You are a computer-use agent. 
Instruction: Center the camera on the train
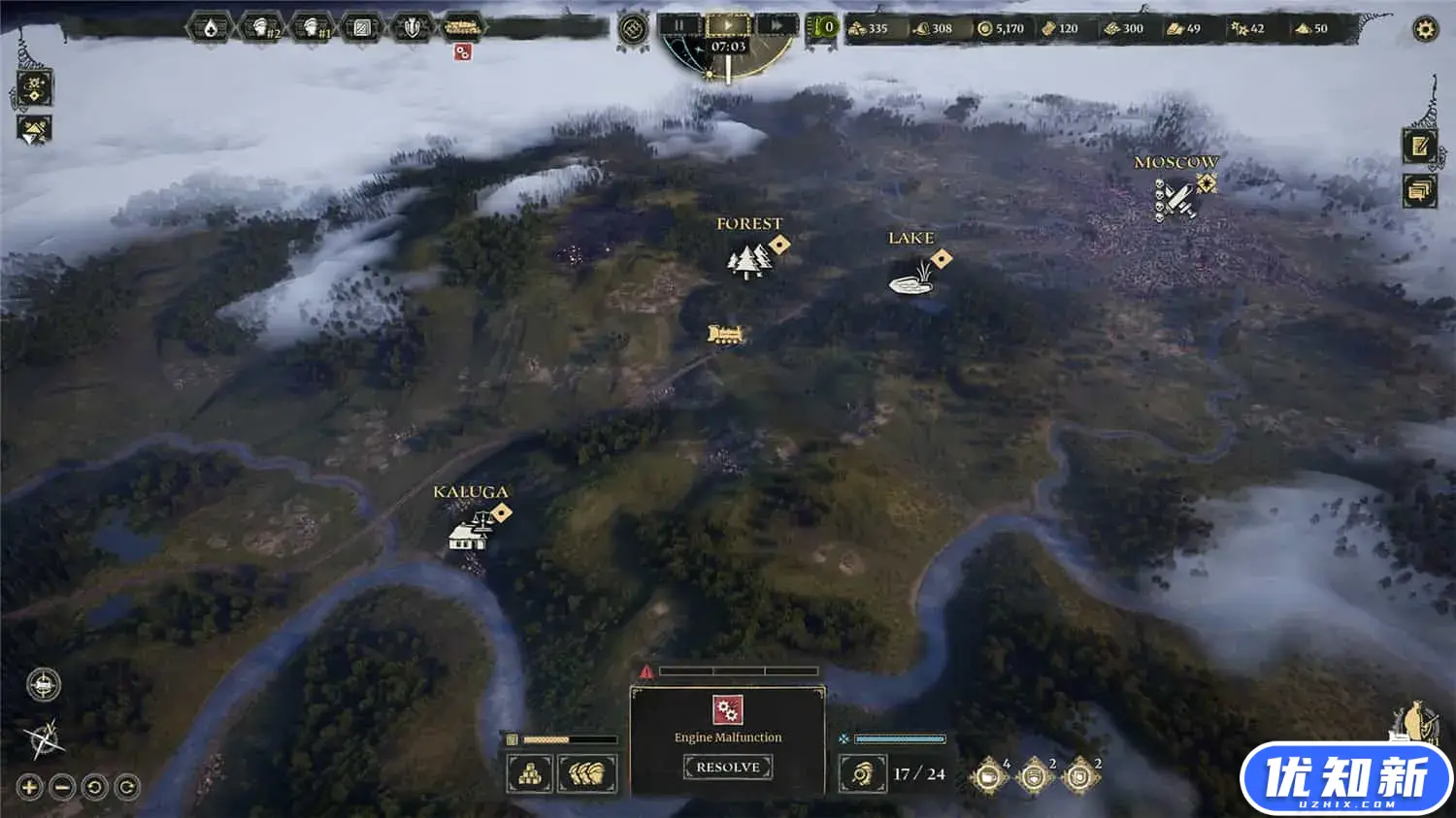(x=44, y=685)
